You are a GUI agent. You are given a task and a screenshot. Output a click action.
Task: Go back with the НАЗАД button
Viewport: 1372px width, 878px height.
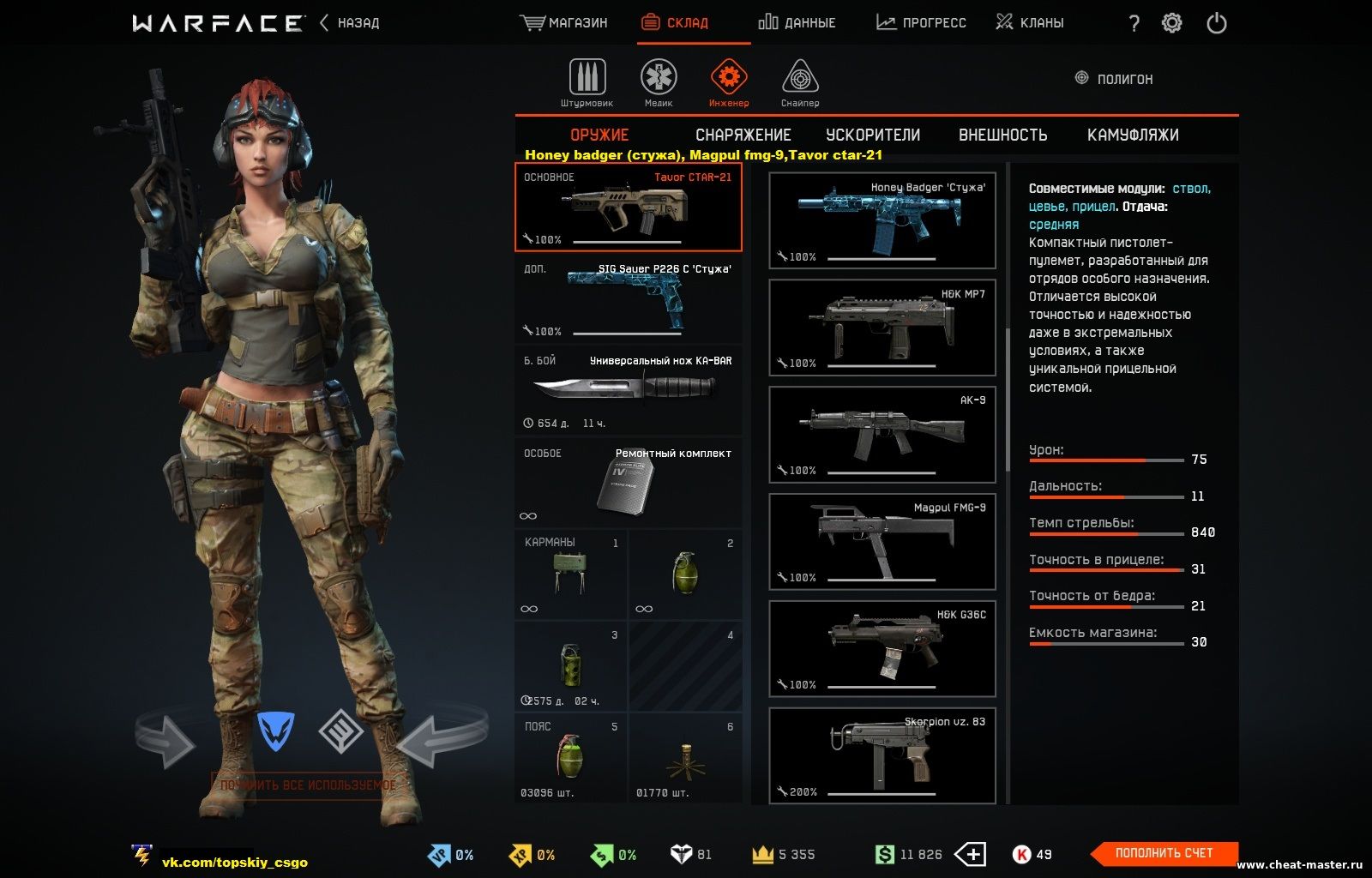point(350,23)
